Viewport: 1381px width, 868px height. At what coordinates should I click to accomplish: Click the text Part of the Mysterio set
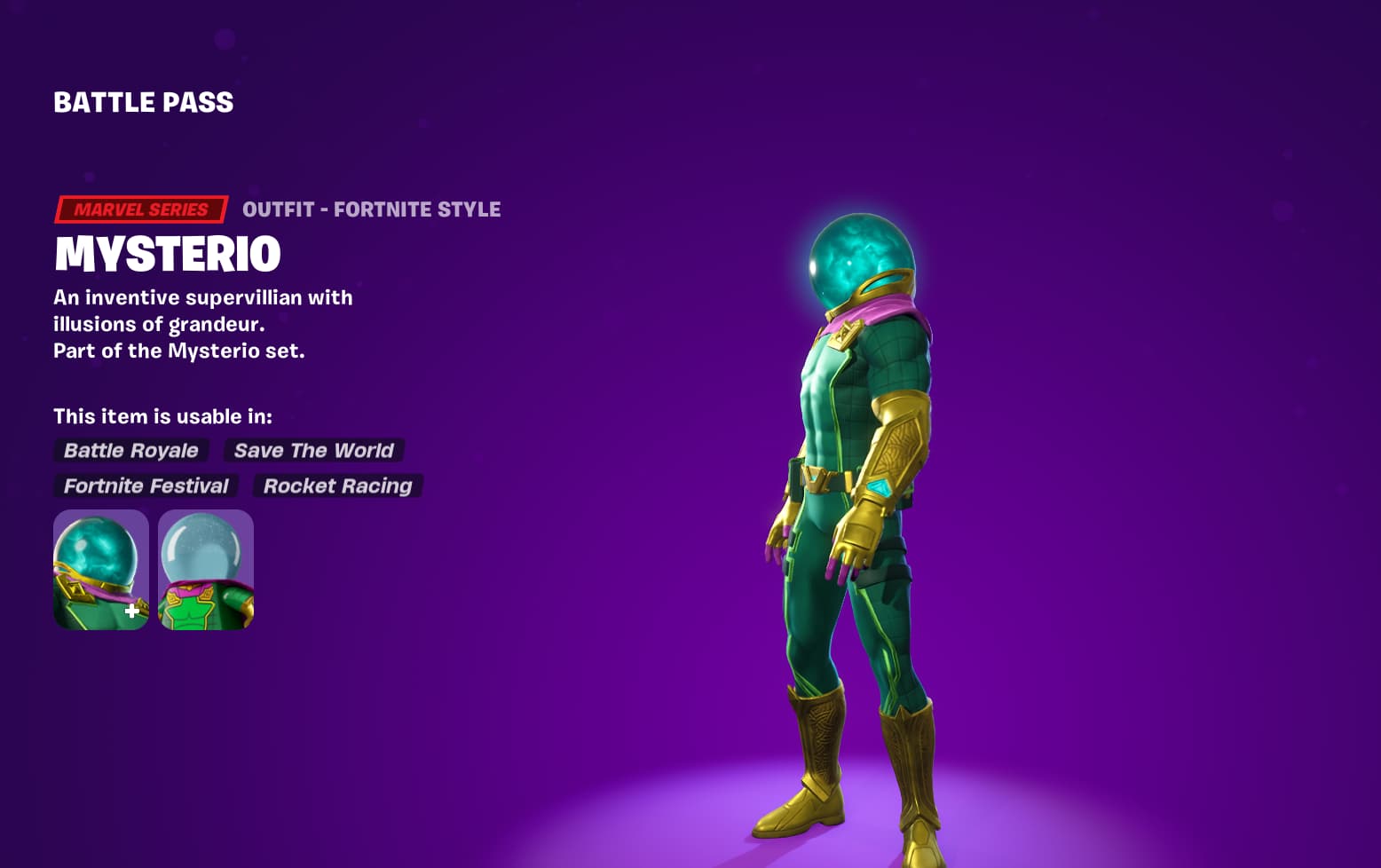(179, 351)
